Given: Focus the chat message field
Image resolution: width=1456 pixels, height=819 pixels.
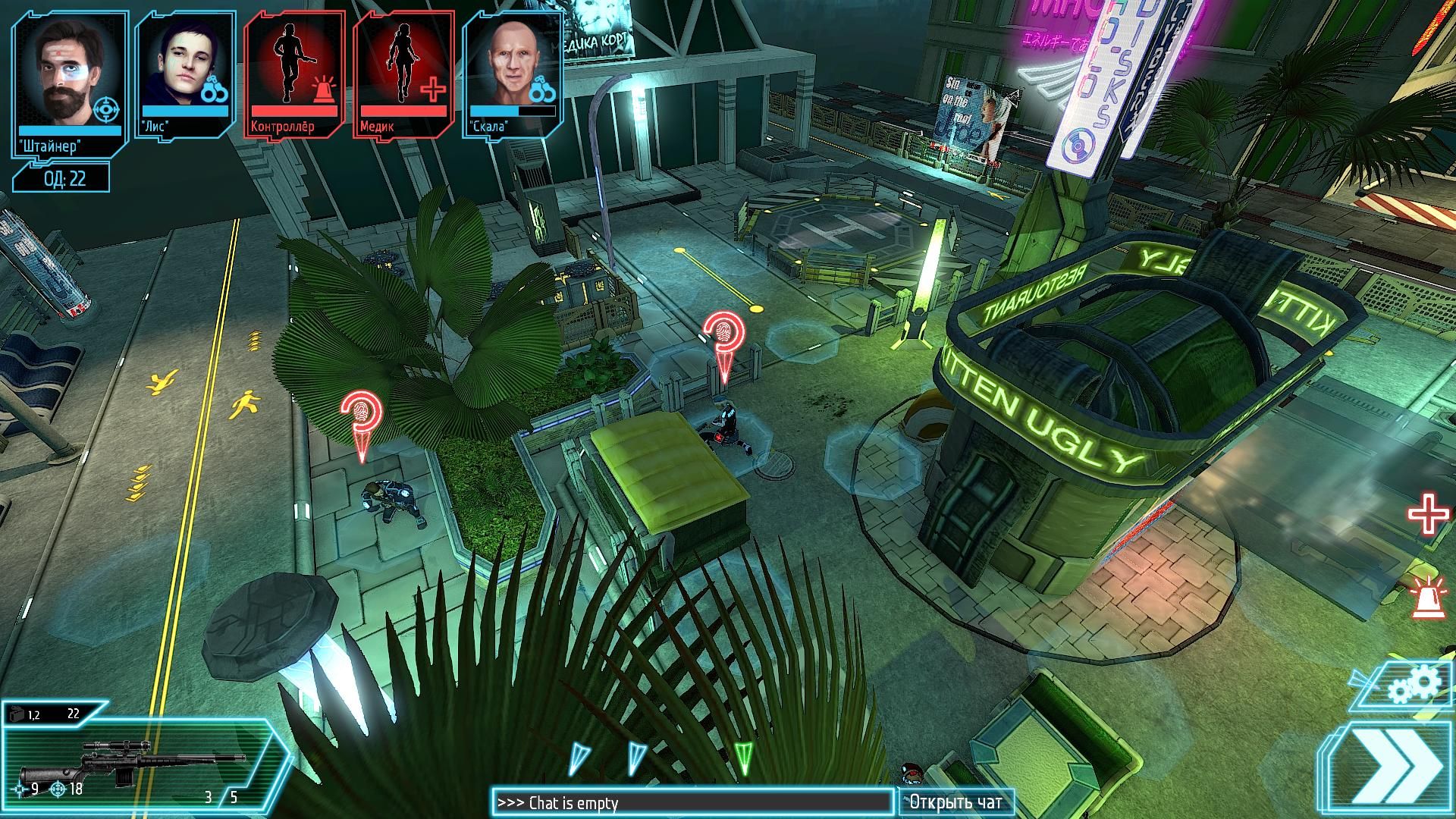Looking at the screenshot, I should point(692,802).
